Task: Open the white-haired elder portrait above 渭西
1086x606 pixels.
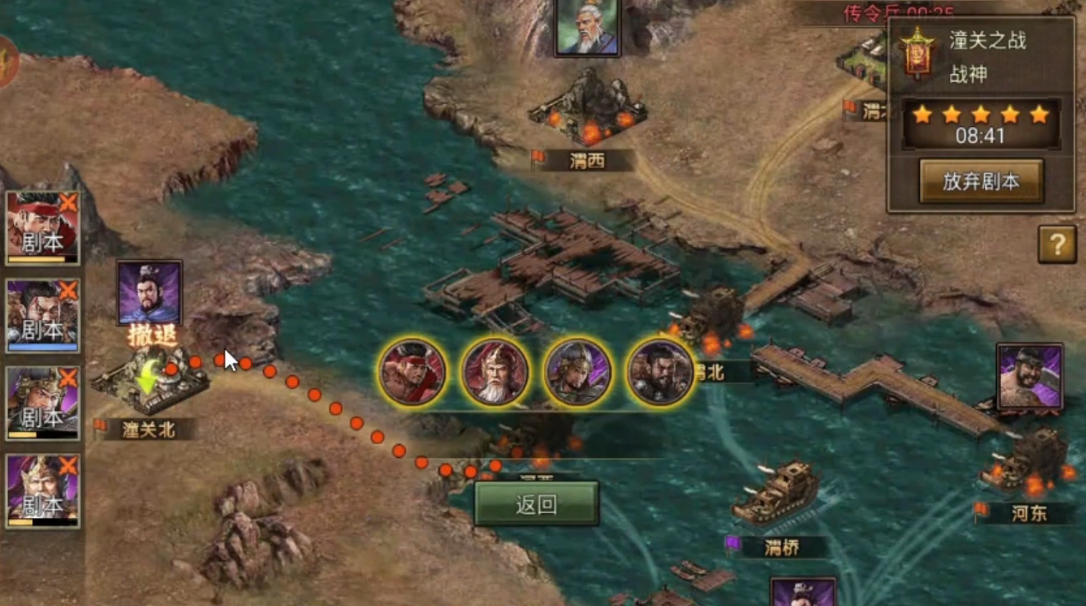Action: [587, 26]
